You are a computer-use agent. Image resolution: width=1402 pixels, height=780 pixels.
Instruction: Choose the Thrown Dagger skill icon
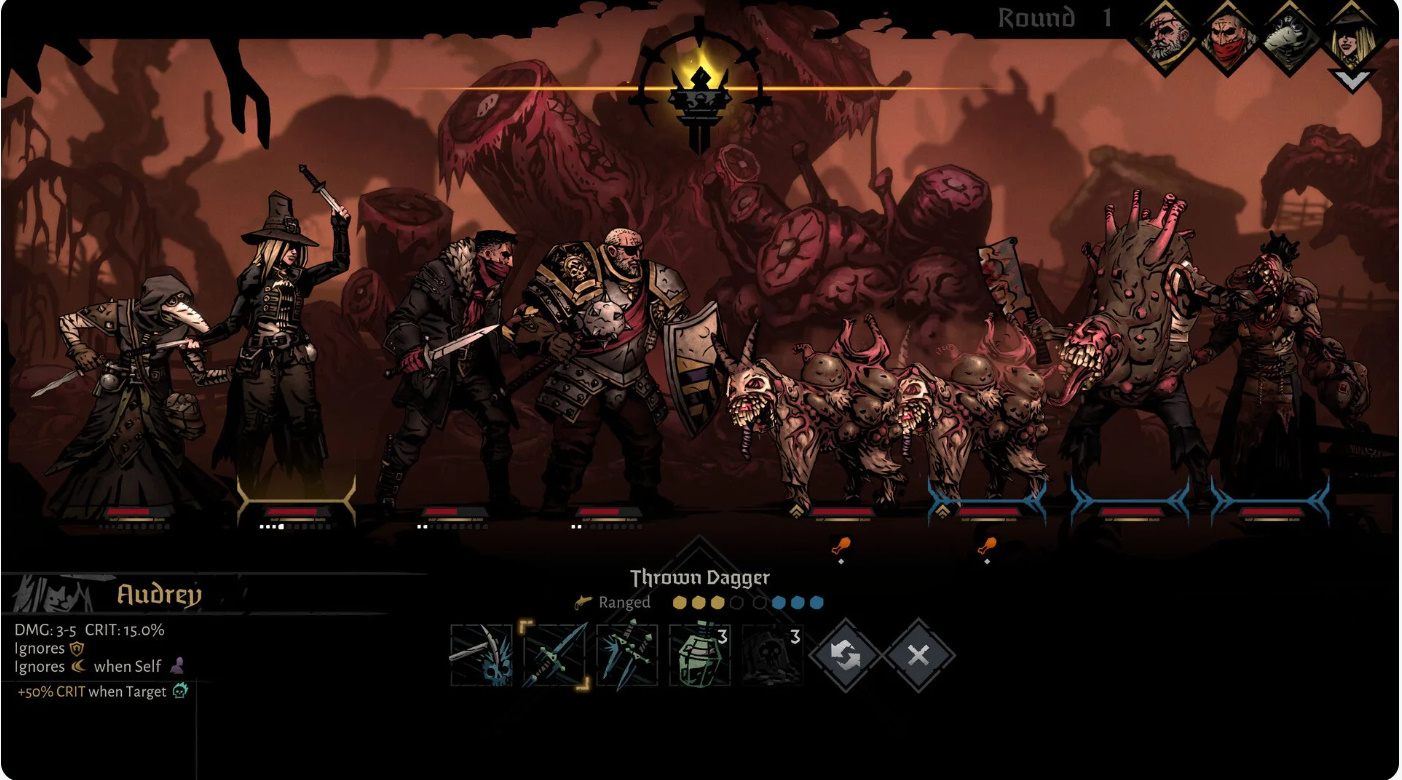click(554, 655)
